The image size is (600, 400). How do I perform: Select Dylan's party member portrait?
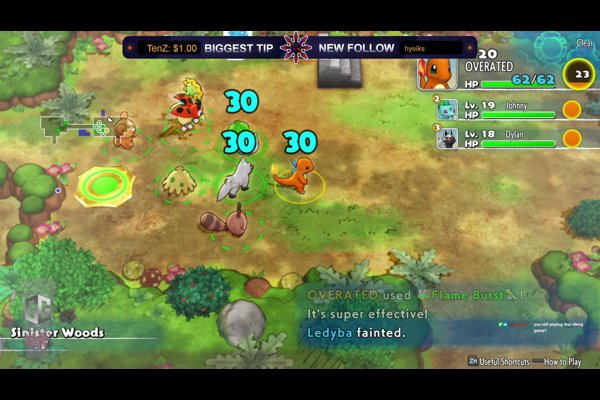[446, 138]
